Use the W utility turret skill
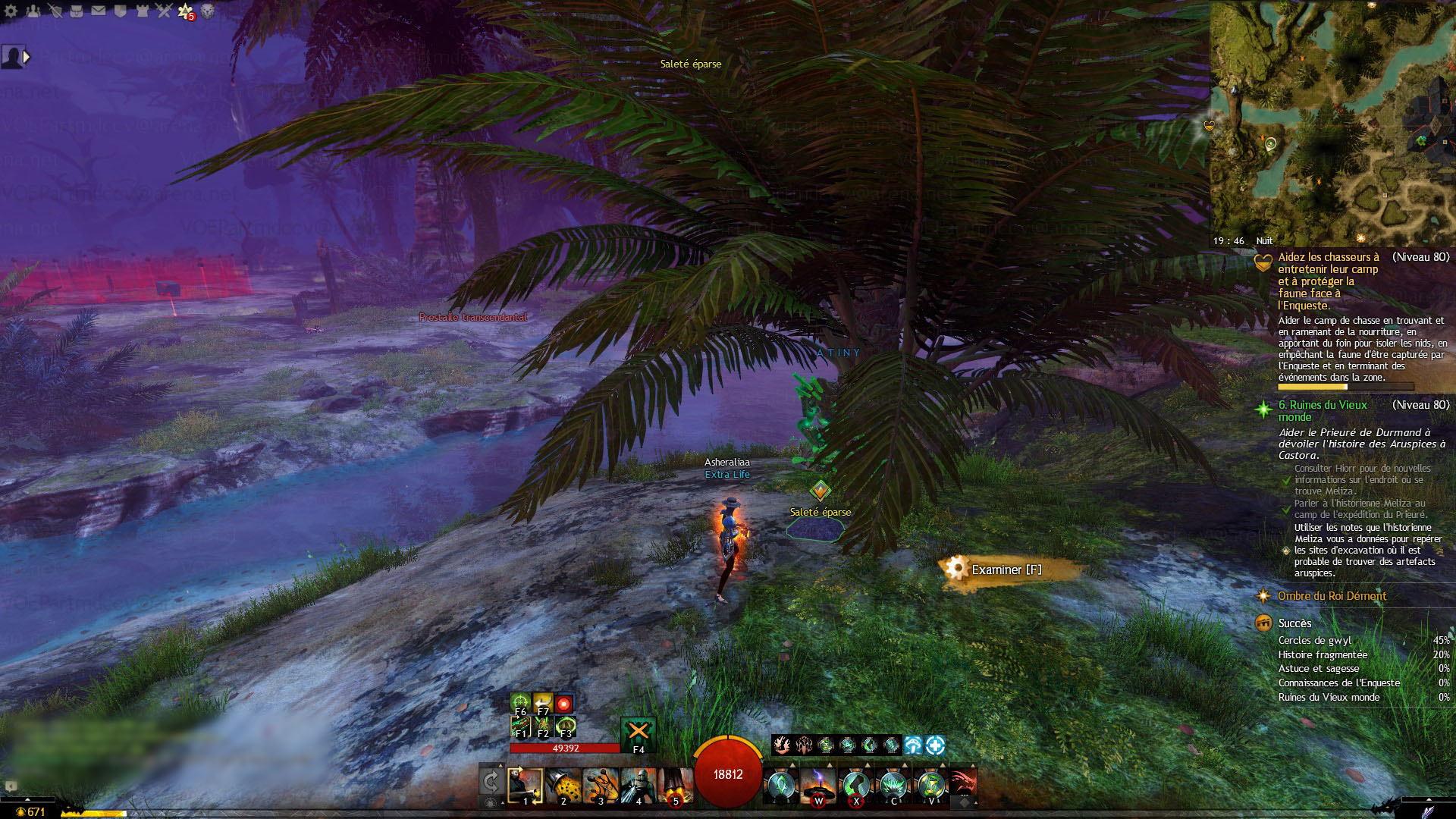1456x819 pixels. pyautogui.click(x=818, y=785)
